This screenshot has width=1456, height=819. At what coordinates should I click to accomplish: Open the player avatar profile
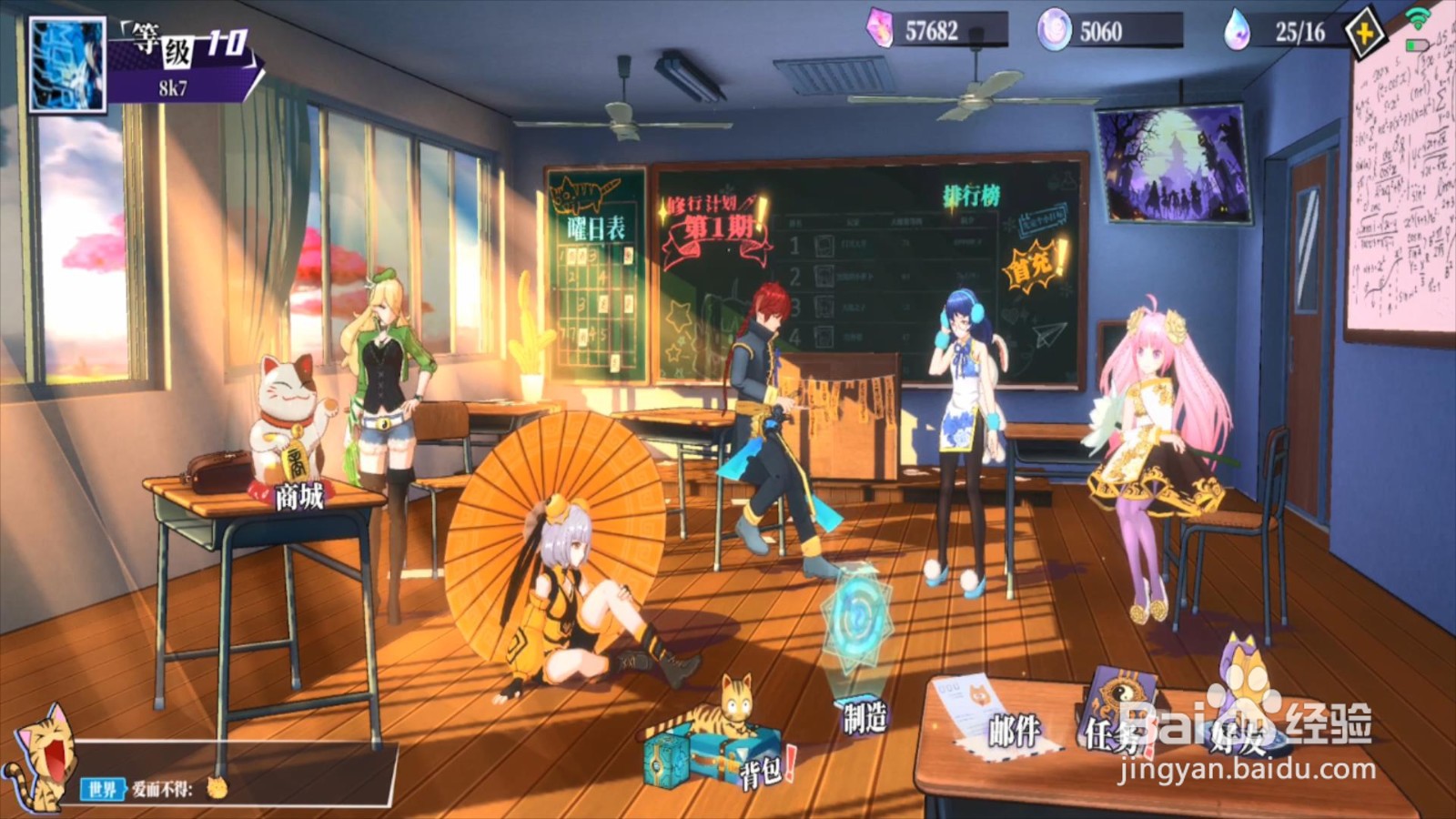click(67, 66)
